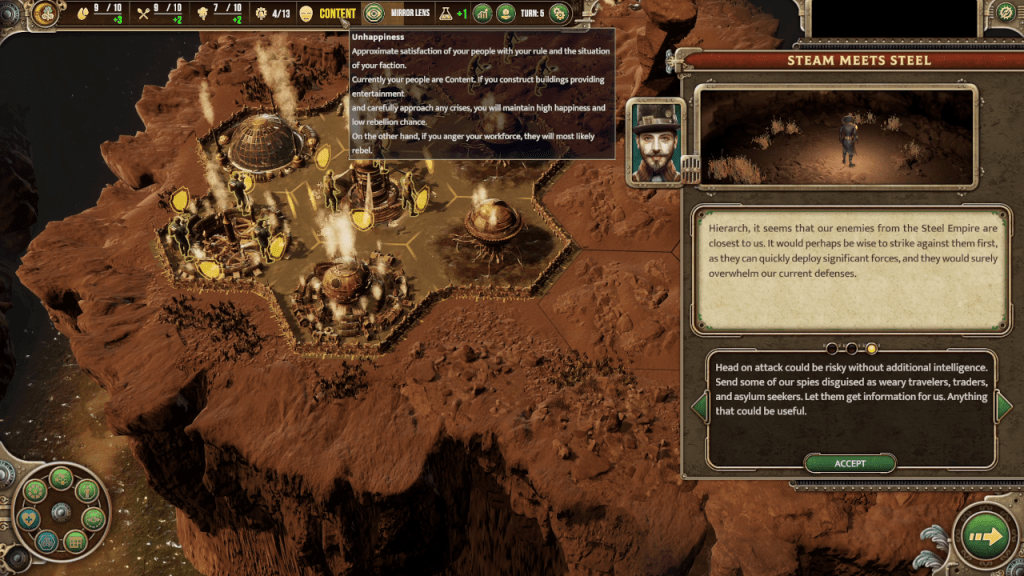Go back to the previous event choice

click(x=699, y=405)
